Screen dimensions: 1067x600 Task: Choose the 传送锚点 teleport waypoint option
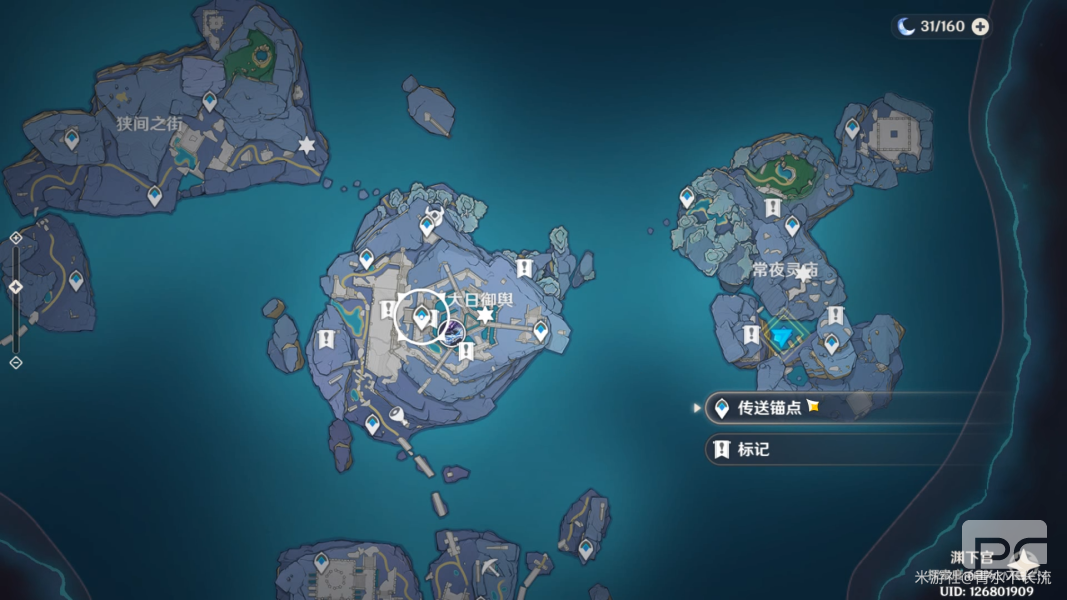[769, 408]
